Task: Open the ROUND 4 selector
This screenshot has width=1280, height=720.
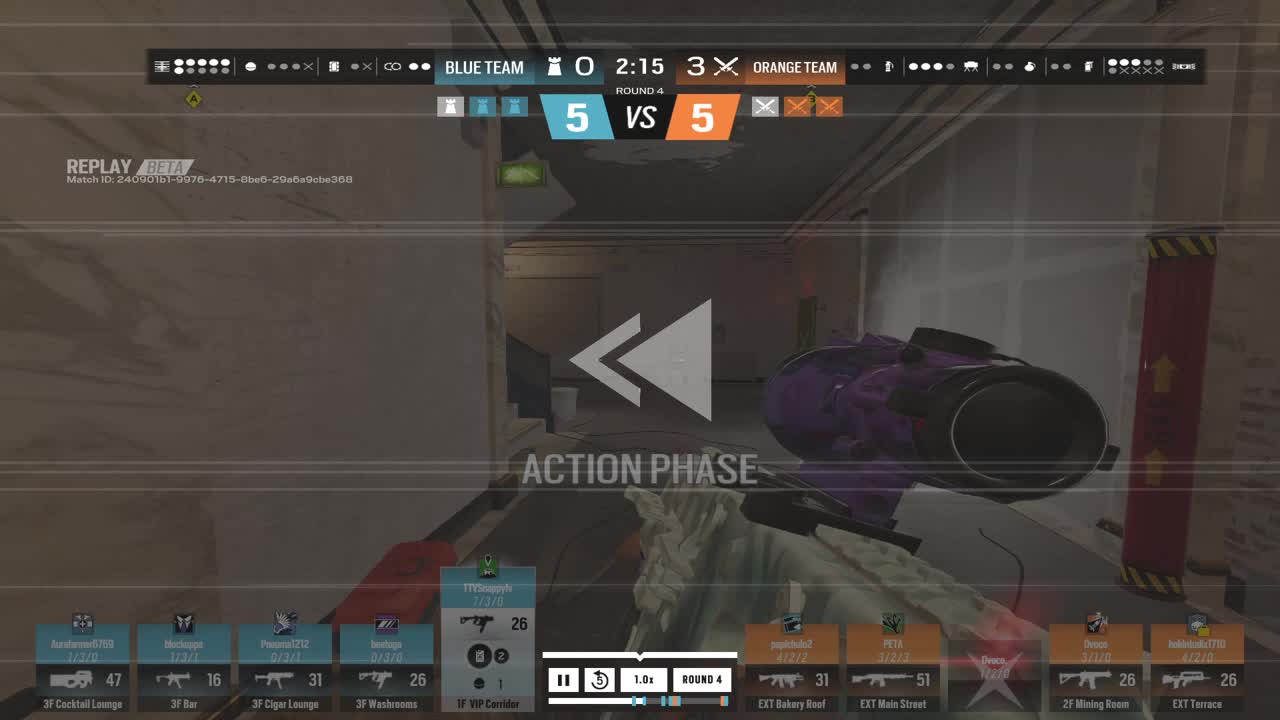Action: pyautogui.click(x=700, y=679)
